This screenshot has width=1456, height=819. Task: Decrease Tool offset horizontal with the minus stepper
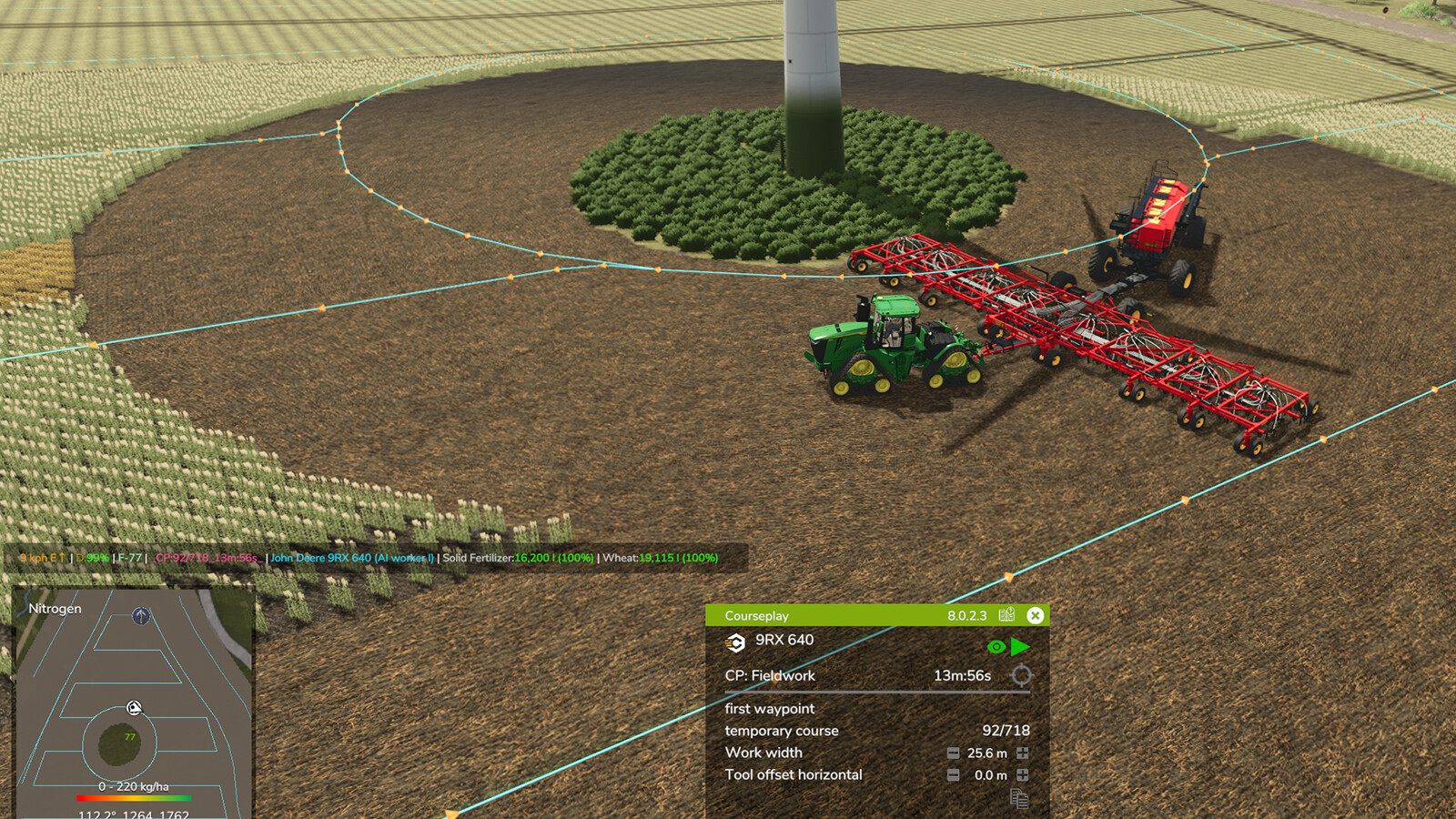click(x=953, y=774)
